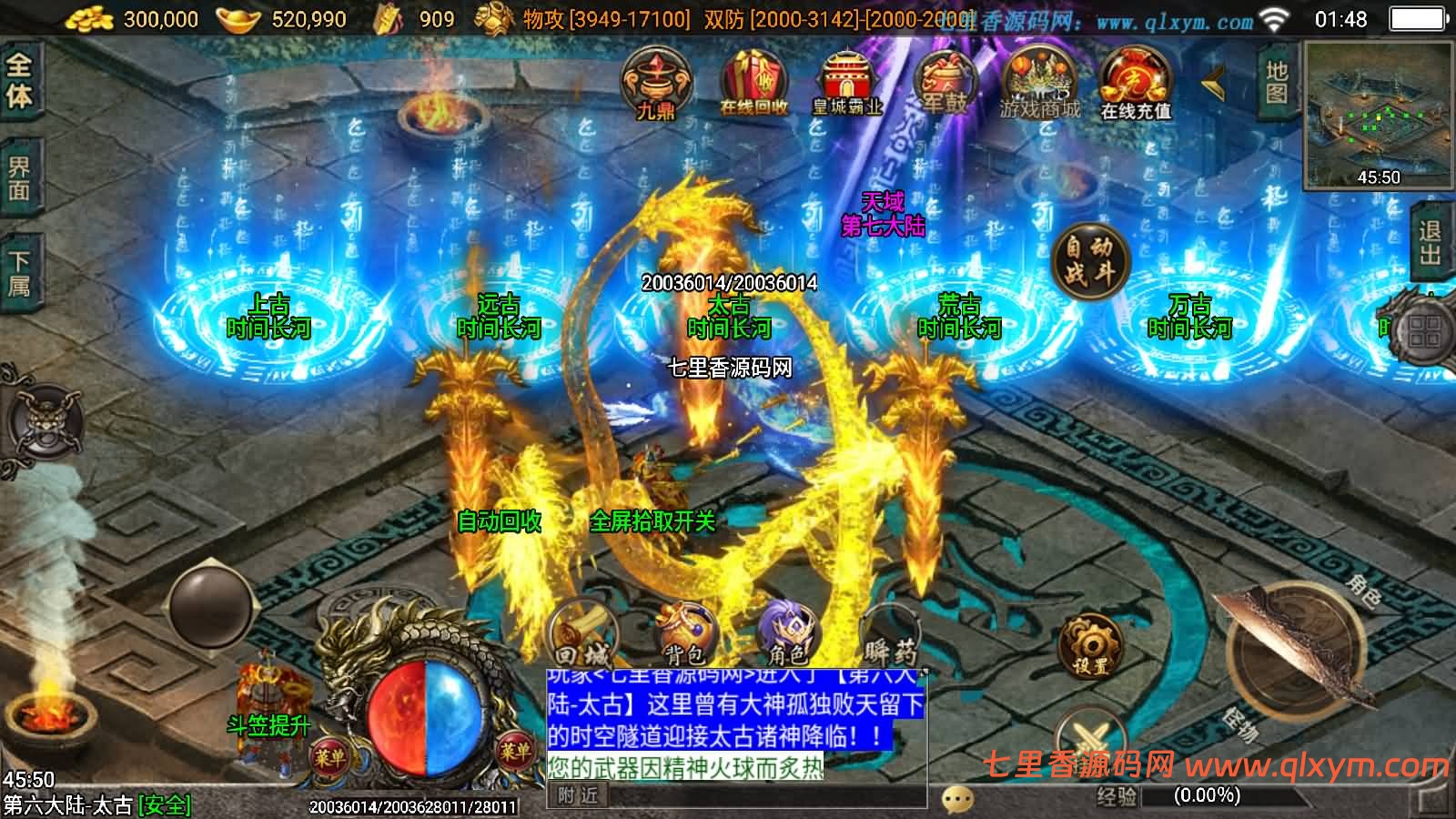Open 在线充值 online recharge

click(x=1135, y=84)
